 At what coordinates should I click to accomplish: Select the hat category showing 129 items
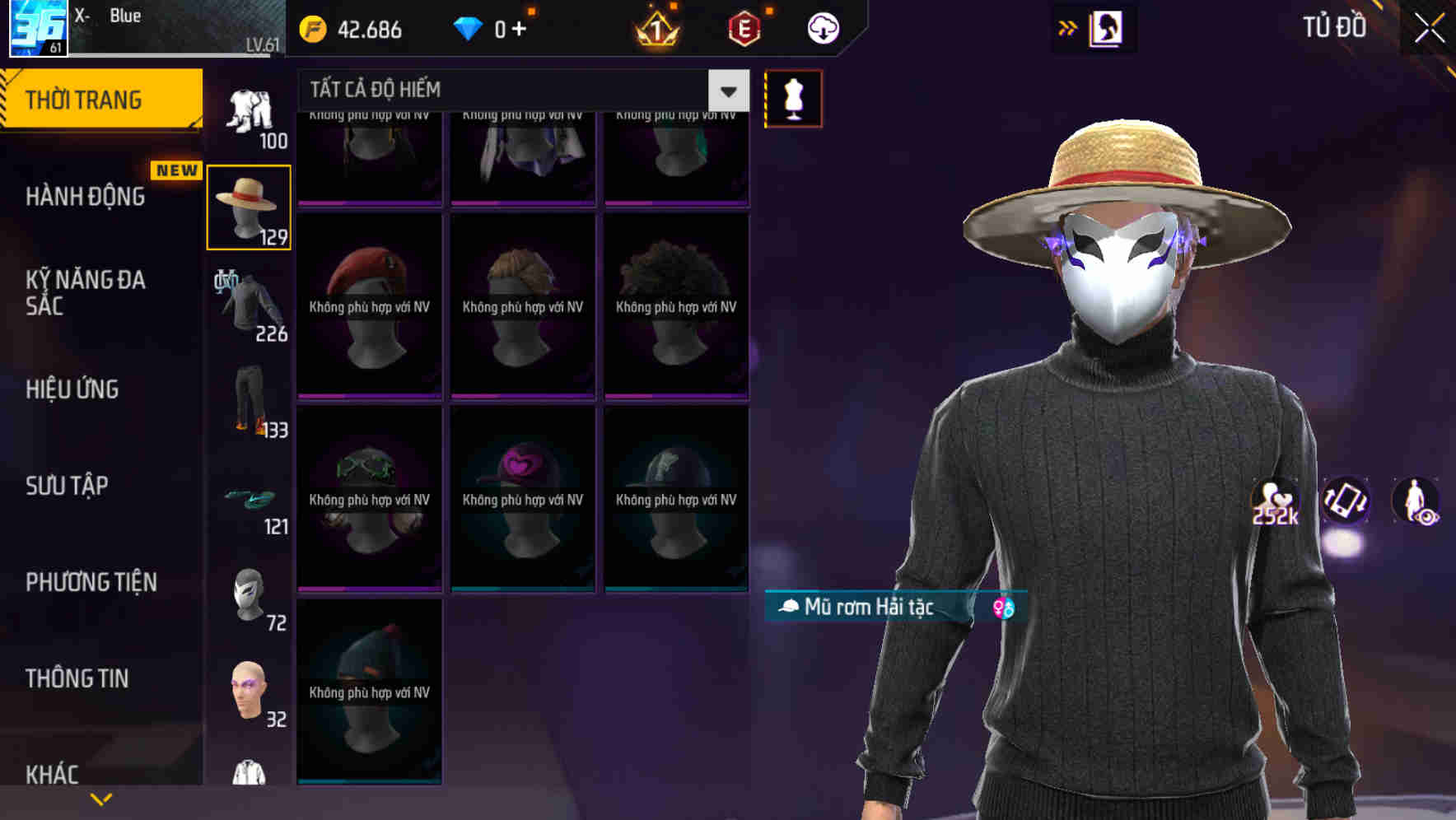pos(249,206)
